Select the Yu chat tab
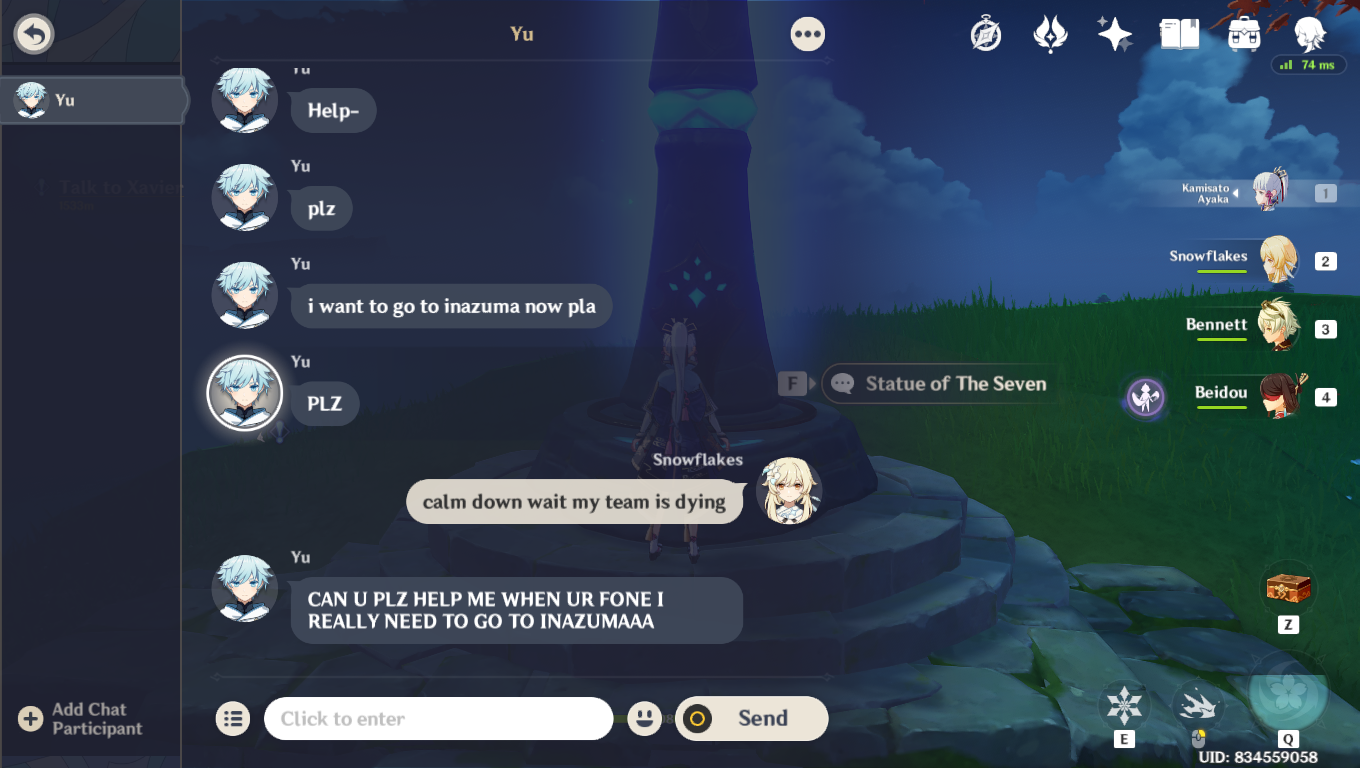 coord(91,100)
